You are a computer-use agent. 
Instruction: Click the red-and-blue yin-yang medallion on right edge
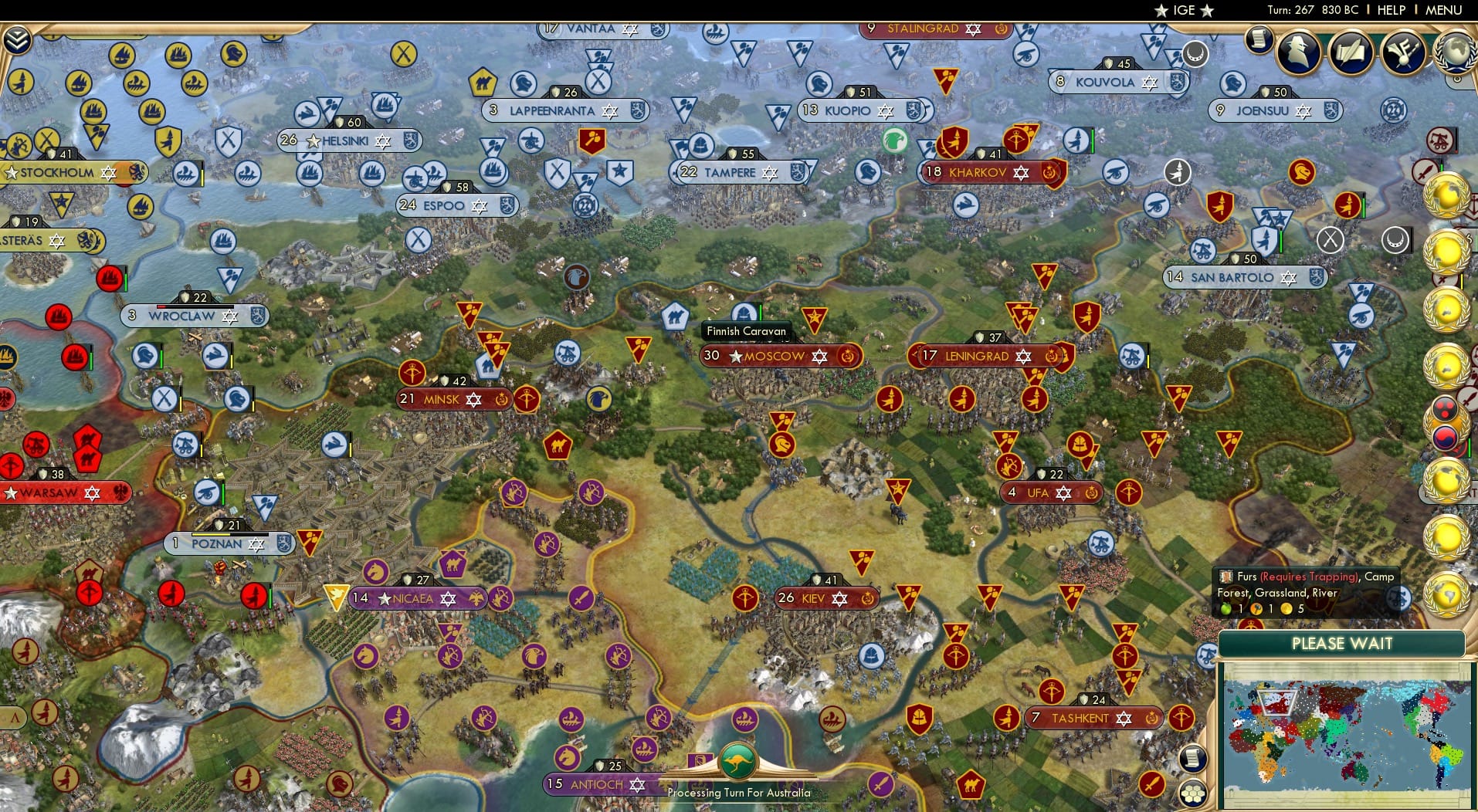1444,438
